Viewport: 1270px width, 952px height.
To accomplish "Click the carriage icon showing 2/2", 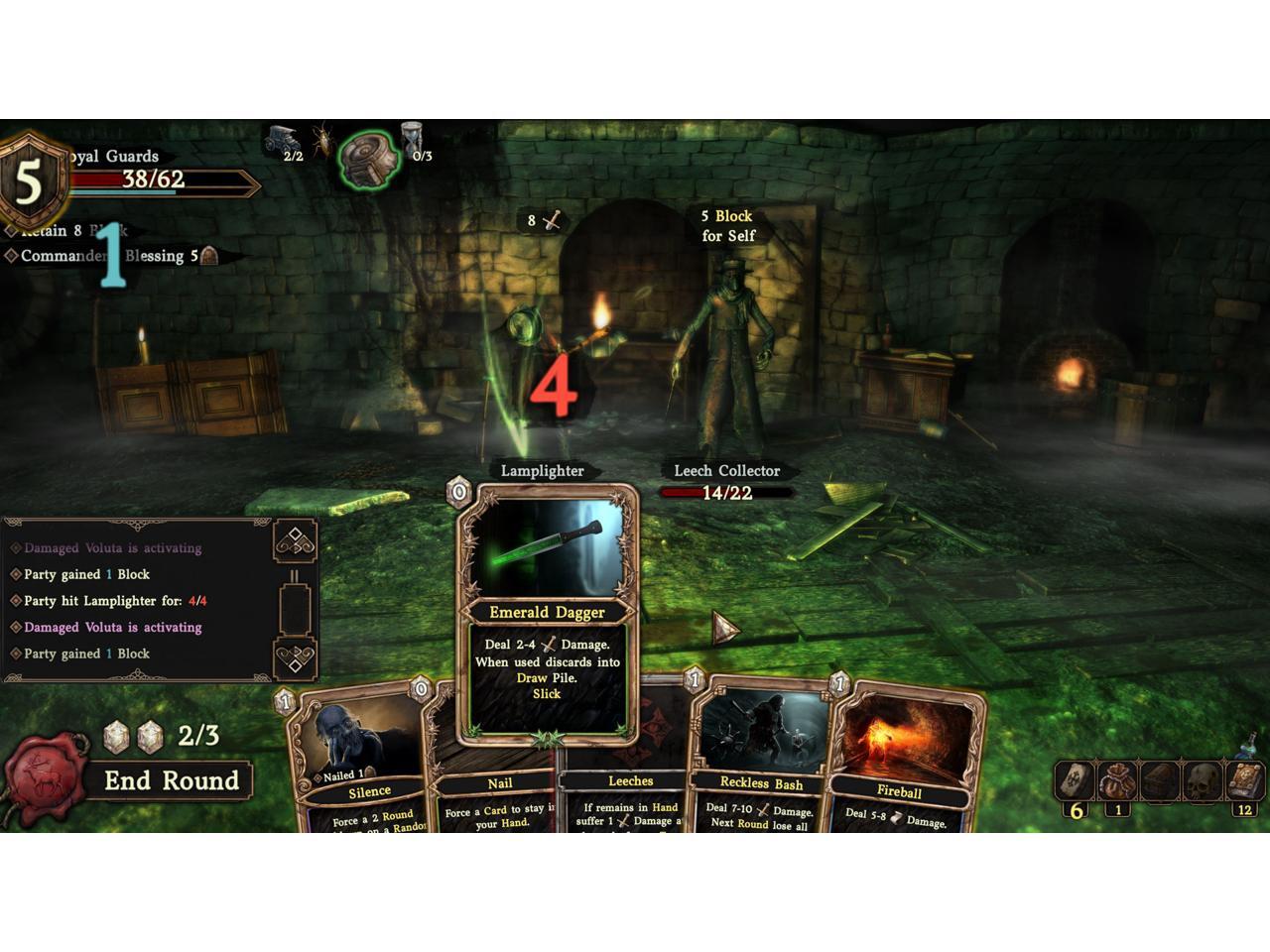I will point(282,139).
